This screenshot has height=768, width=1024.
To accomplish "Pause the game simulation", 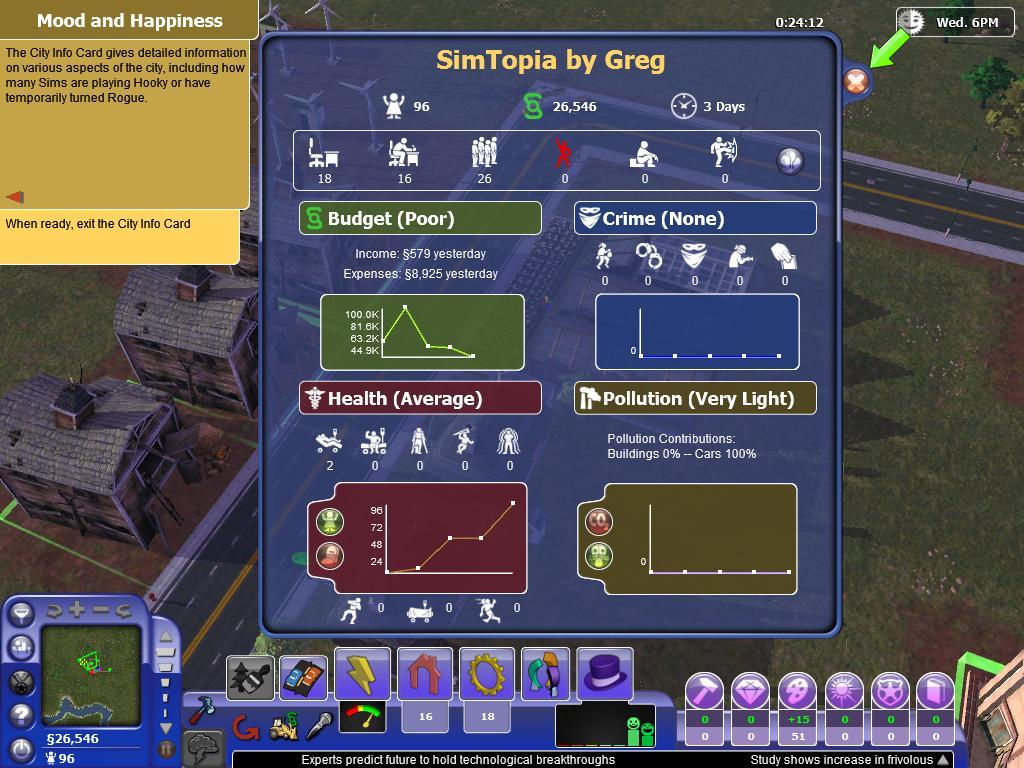I will (x=166, y=747).
